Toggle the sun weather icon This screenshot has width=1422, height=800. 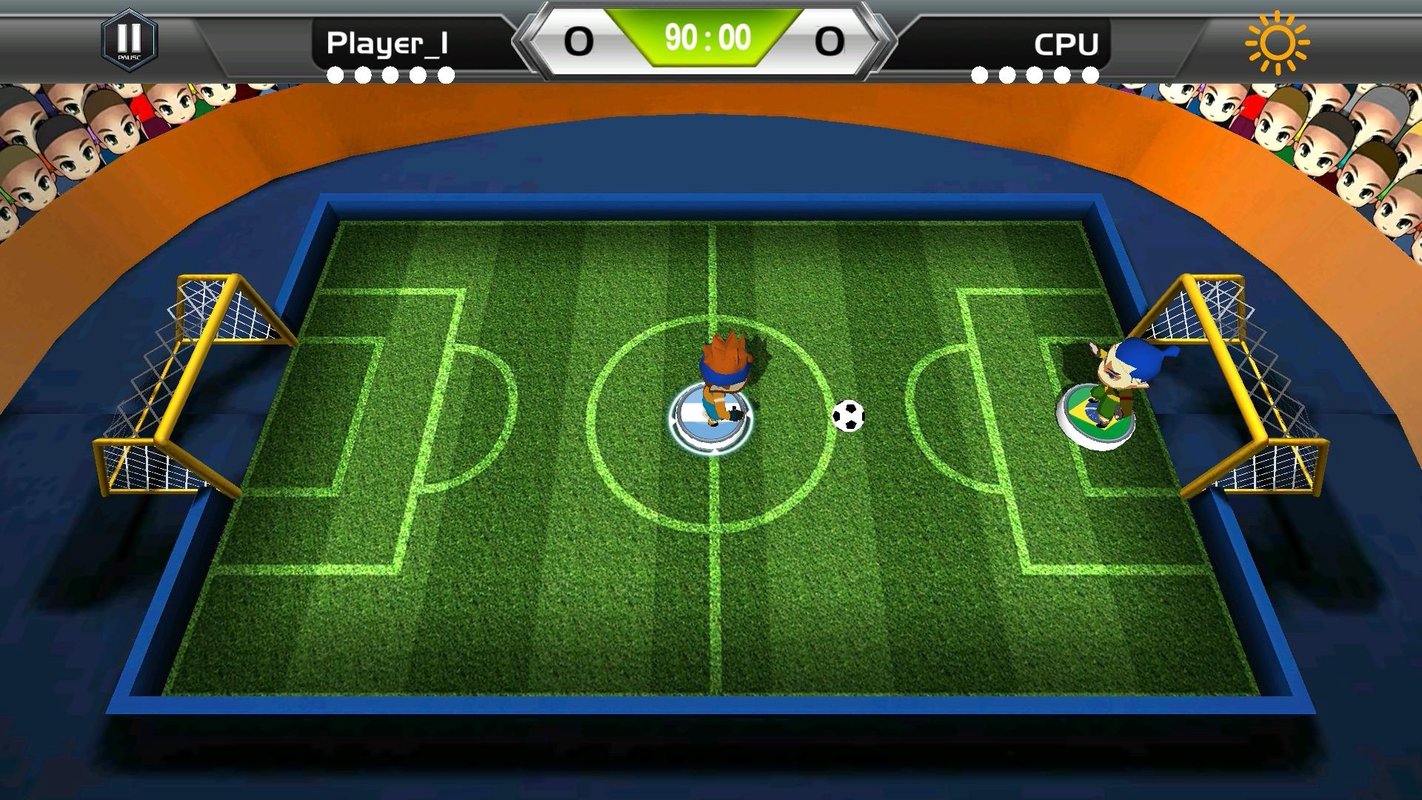(x=1276, y=43)
